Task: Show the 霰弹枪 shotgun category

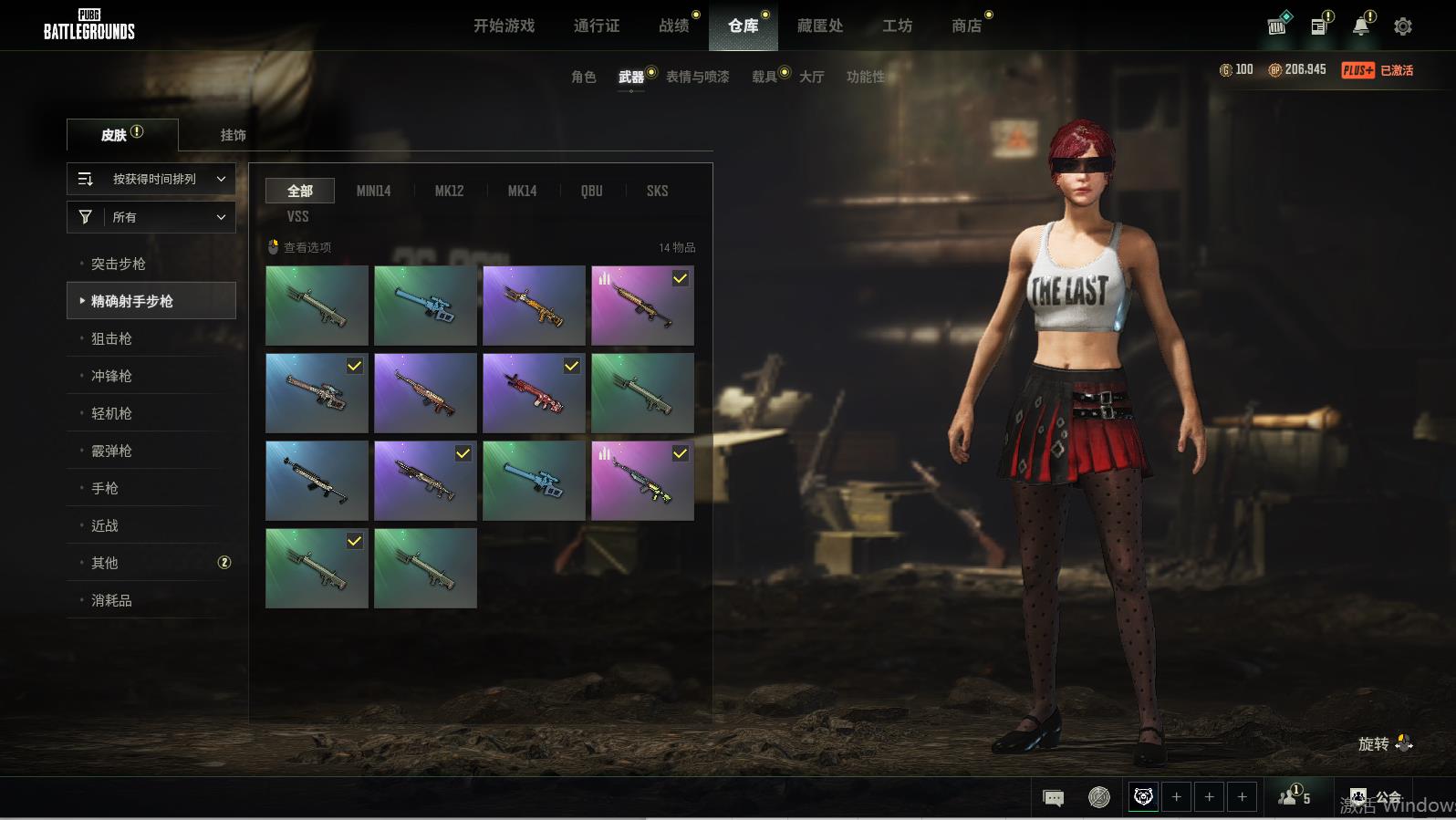Action: tap(111, 451)
